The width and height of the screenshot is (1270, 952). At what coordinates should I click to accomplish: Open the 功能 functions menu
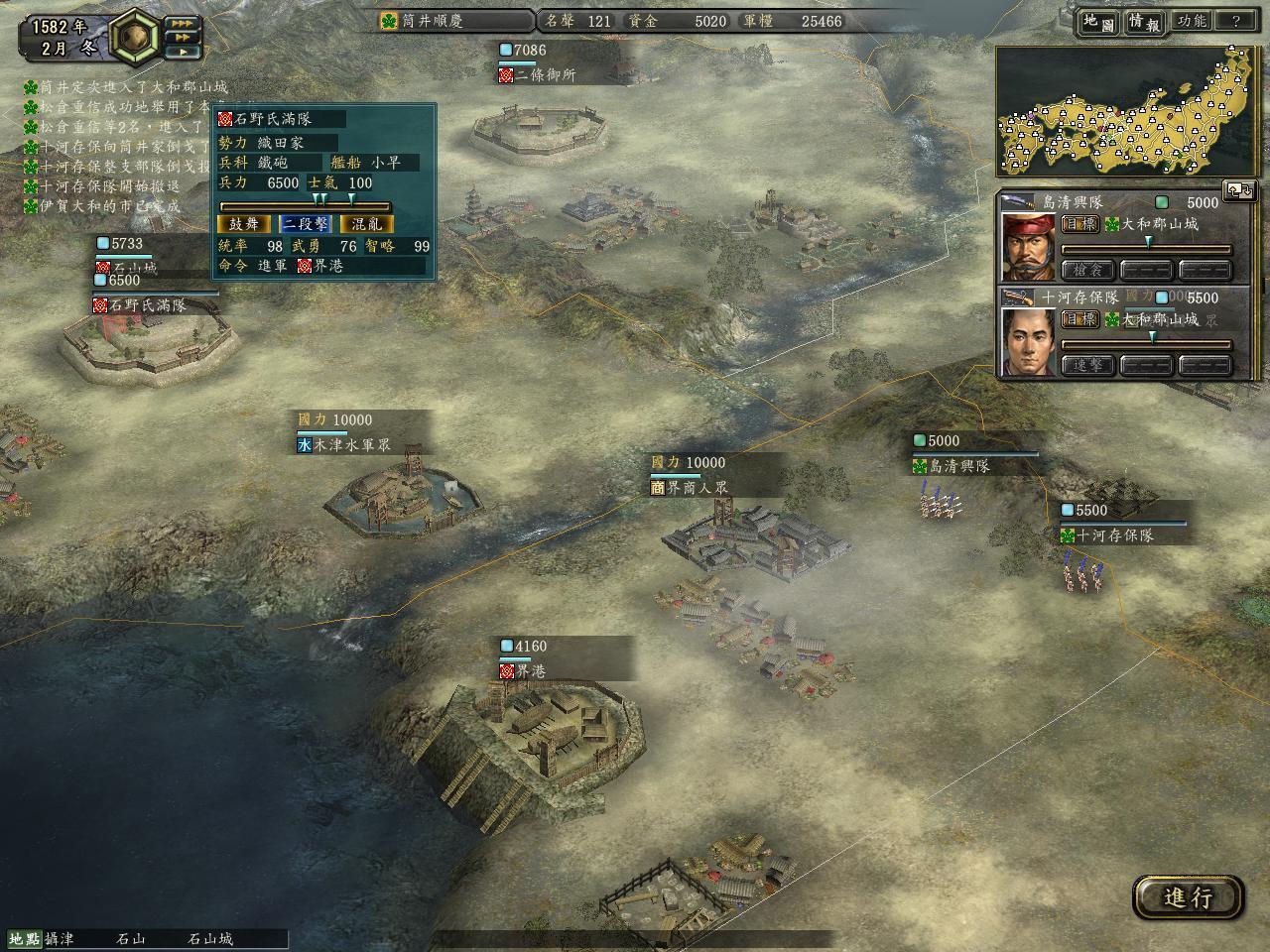tap(1191, 21)
